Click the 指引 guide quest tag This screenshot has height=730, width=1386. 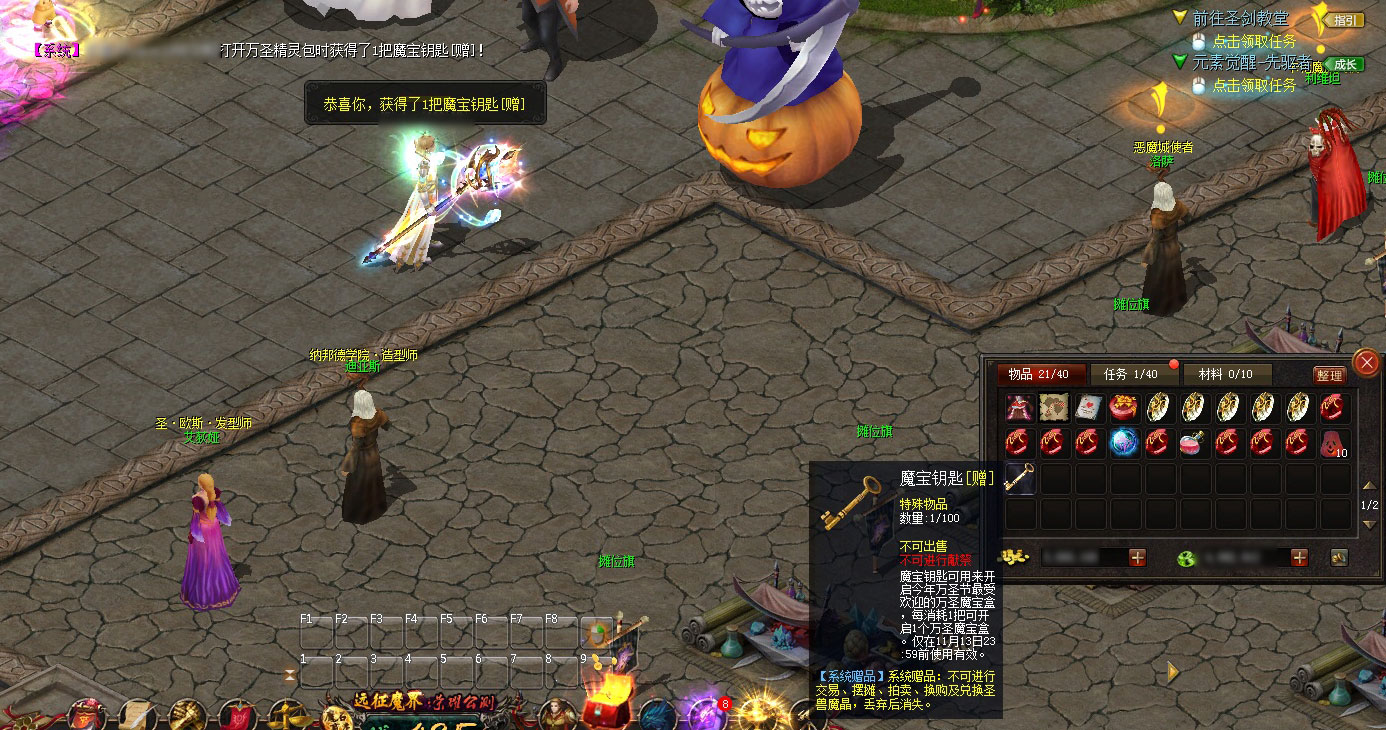click(1345, 20)
